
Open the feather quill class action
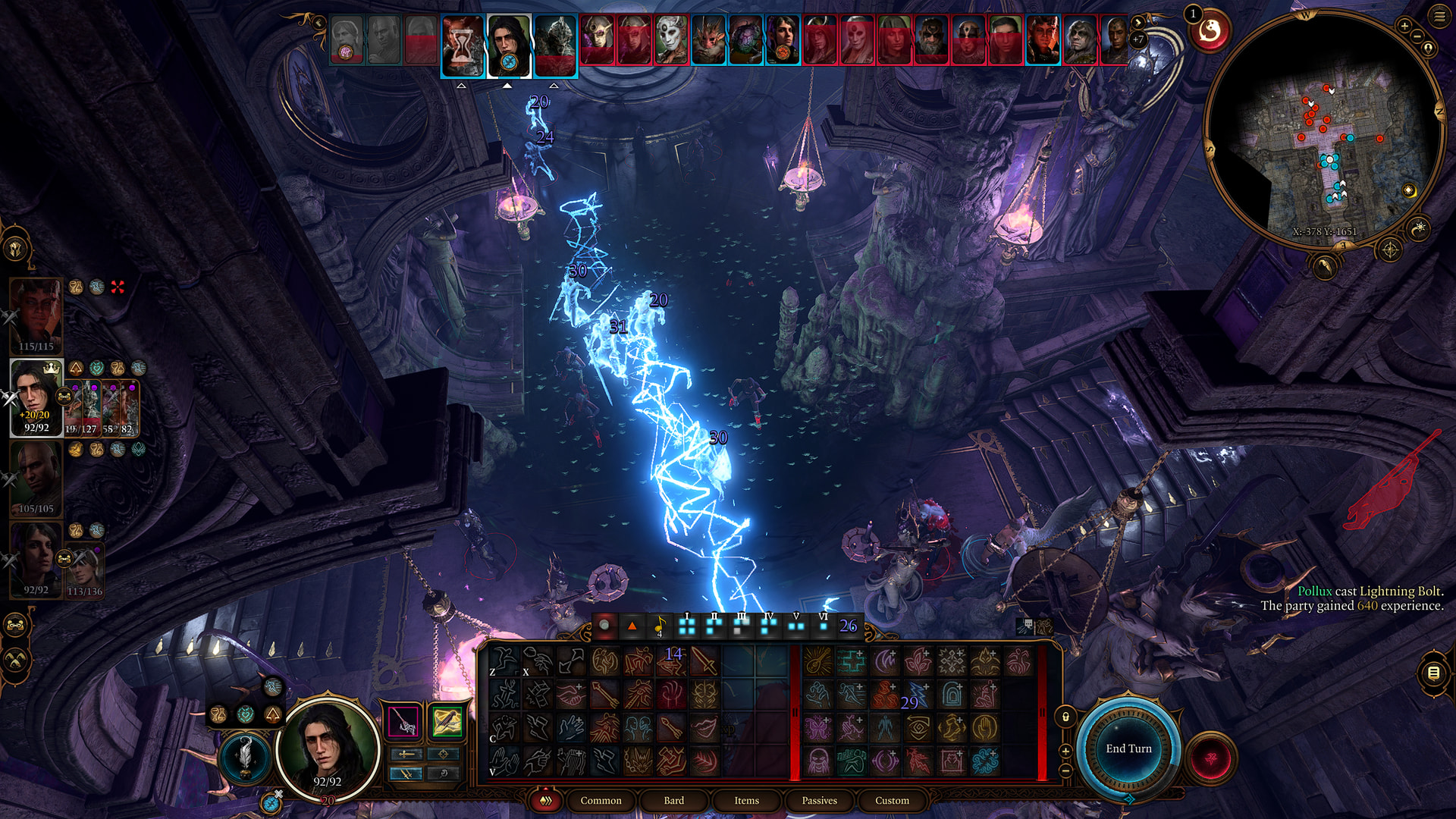pyautogui.click(x=244, y=756)
